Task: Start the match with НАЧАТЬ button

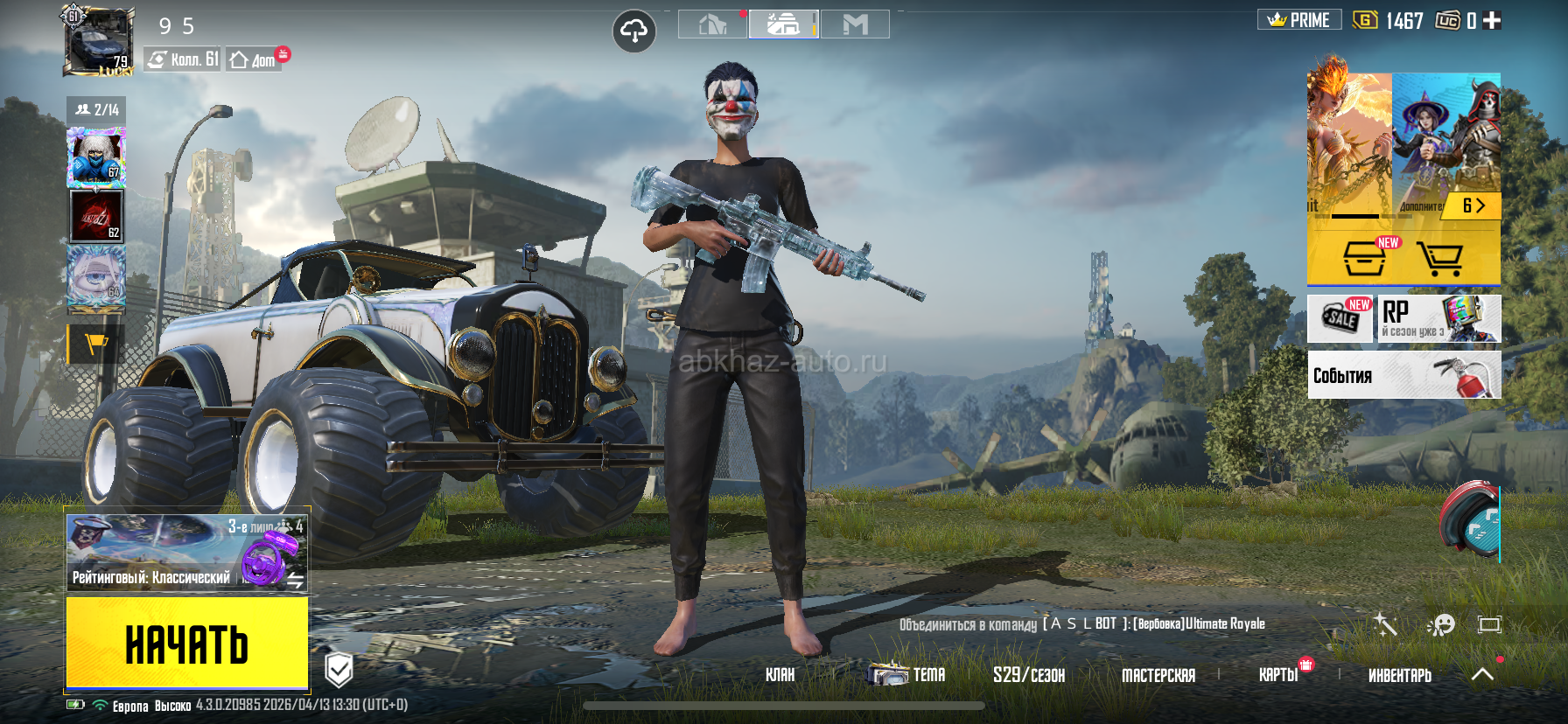Action: coord(186,643)
